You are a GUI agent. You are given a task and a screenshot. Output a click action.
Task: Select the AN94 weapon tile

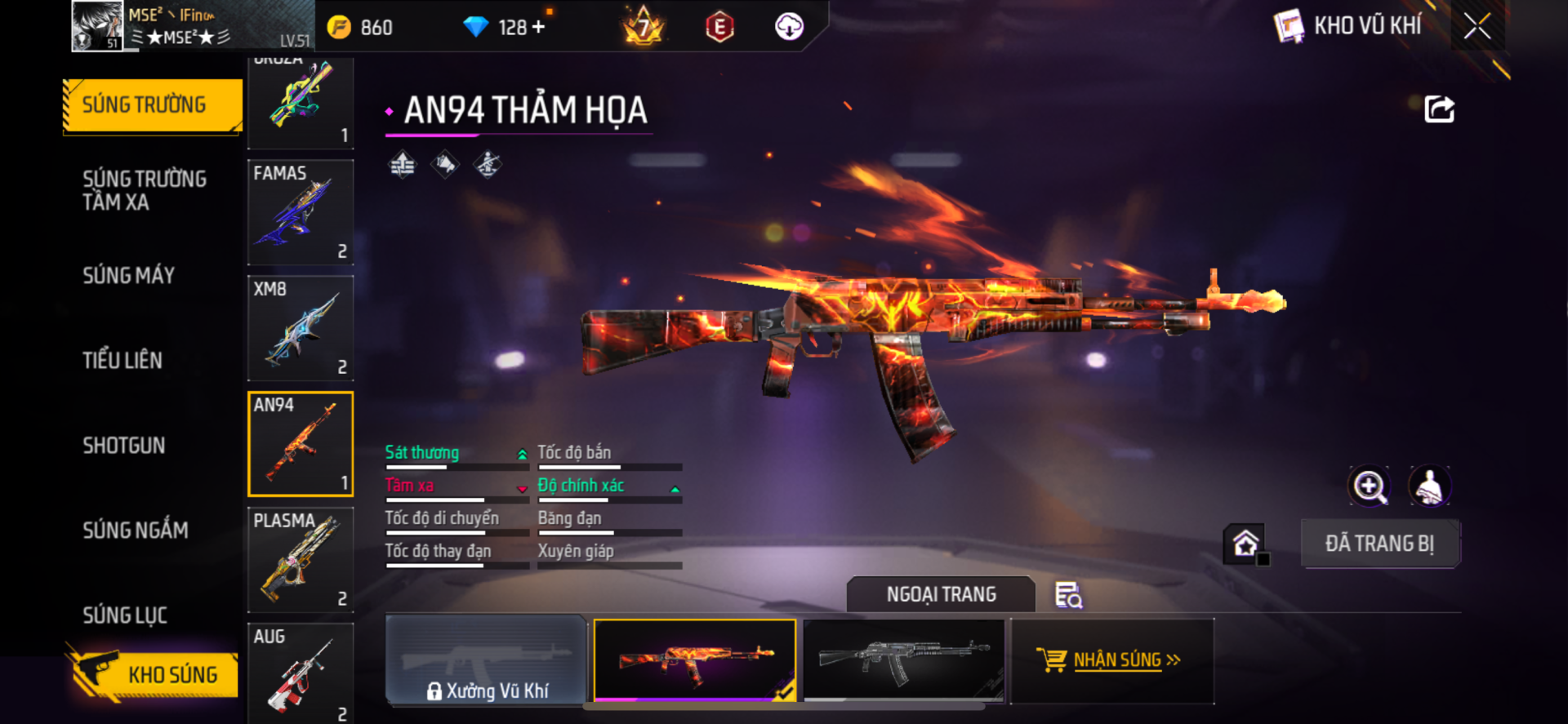coord(301,444)
